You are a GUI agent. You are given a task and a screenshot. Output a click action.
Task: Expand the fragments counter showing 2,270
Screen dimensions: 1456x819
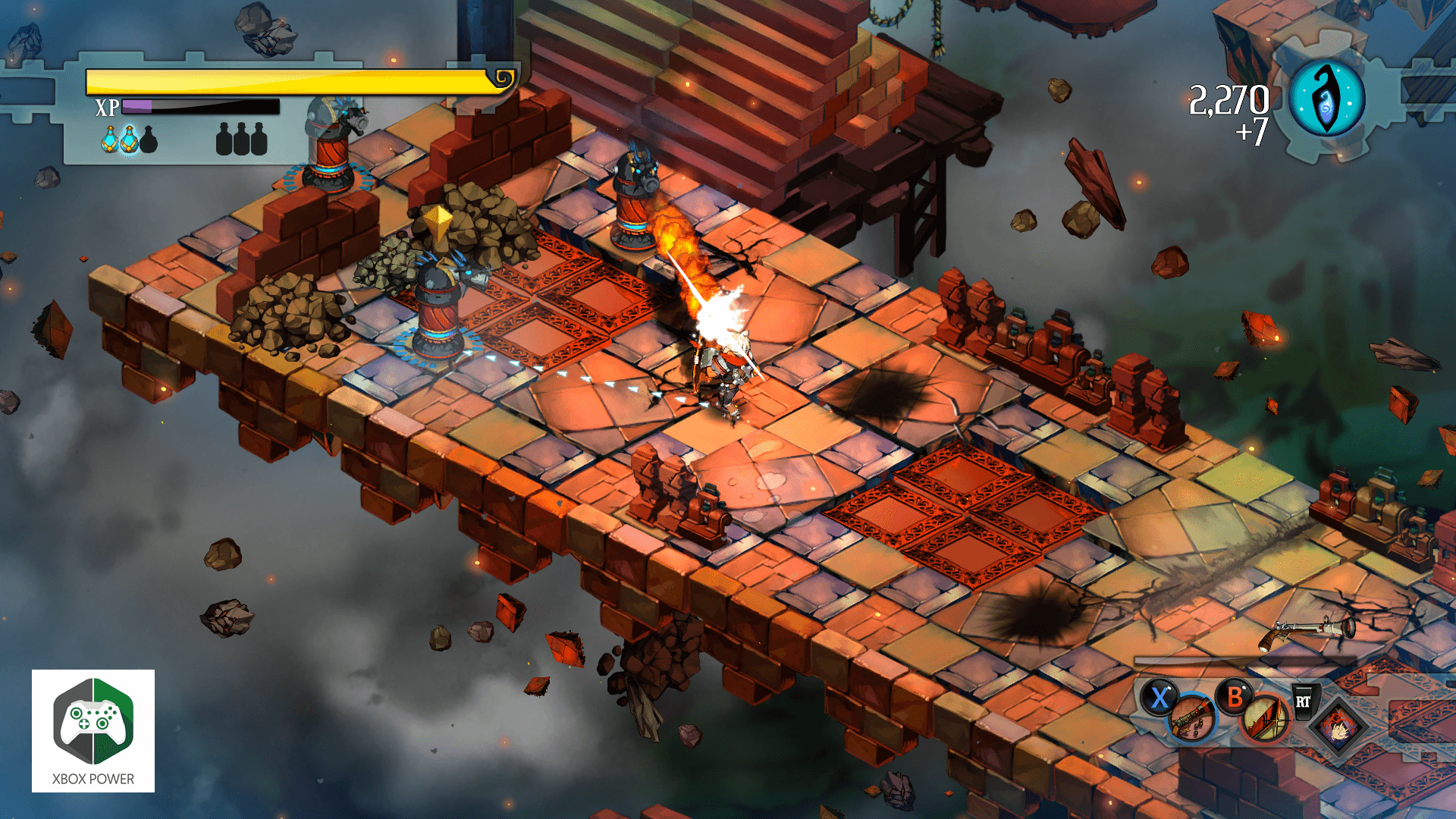(1228, 99)
